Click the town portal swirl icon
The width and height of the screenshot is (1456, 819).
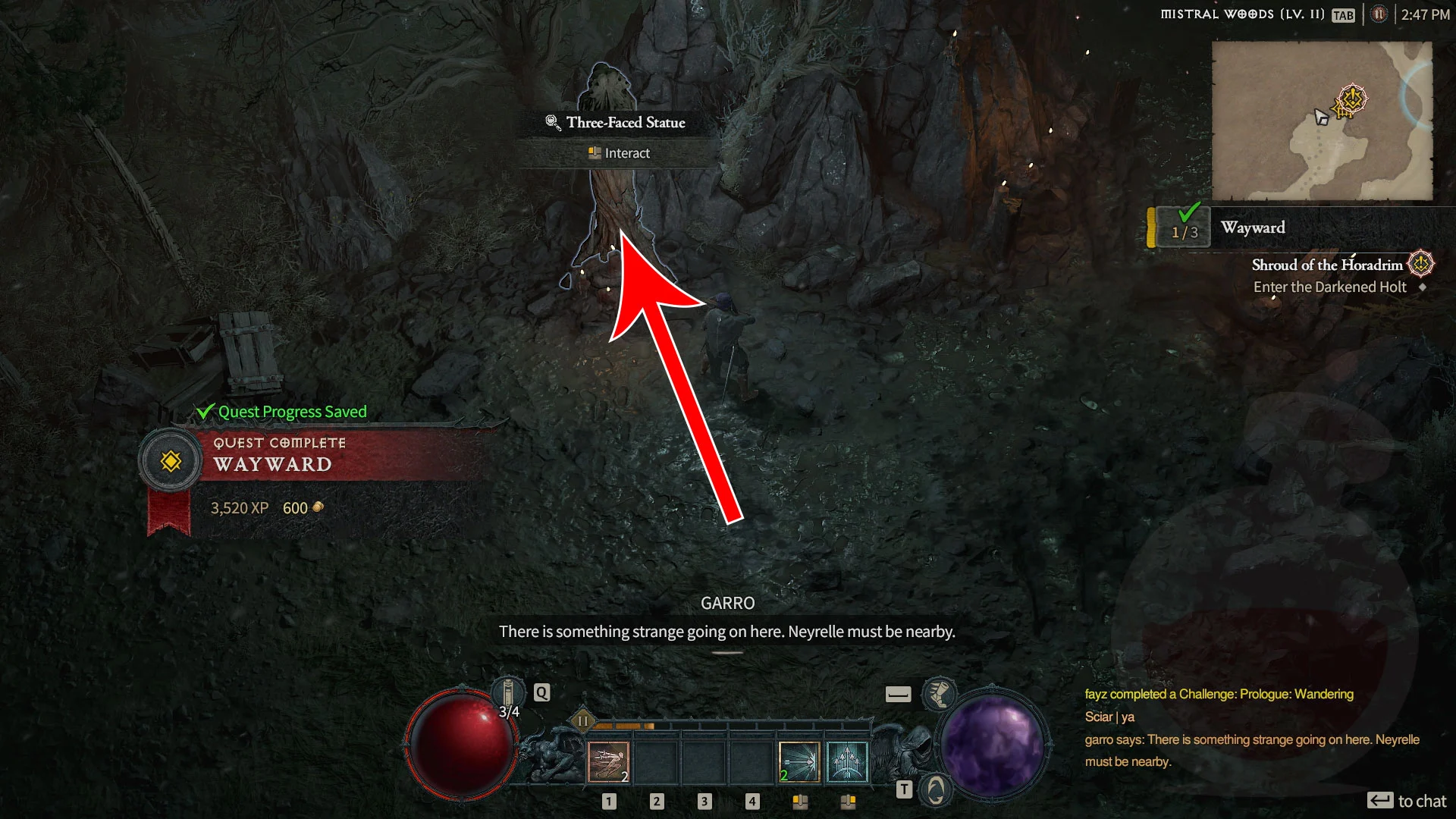936,790
